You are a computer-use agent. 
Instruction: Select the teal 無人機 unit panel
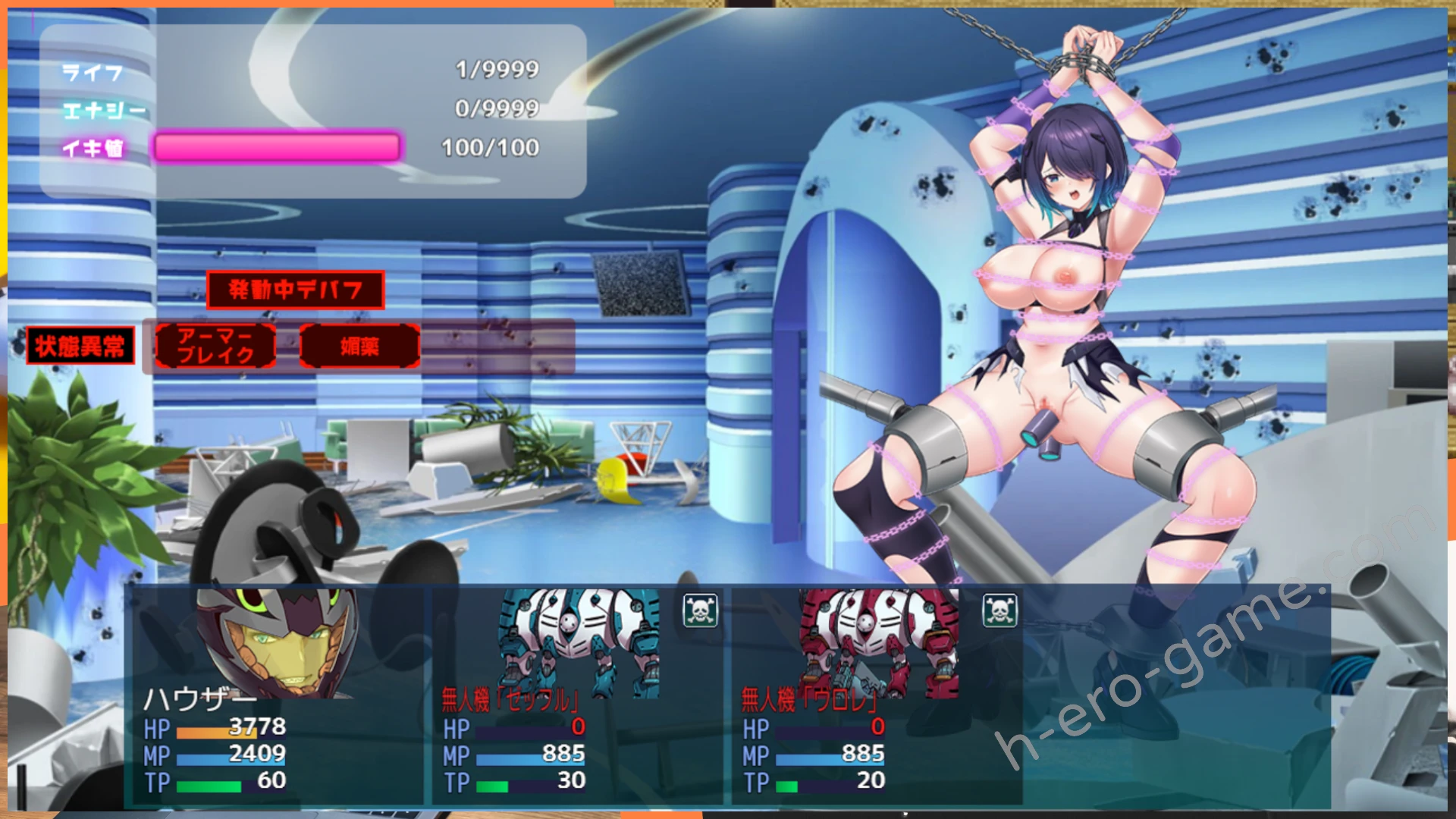click(x=576, y=696)
